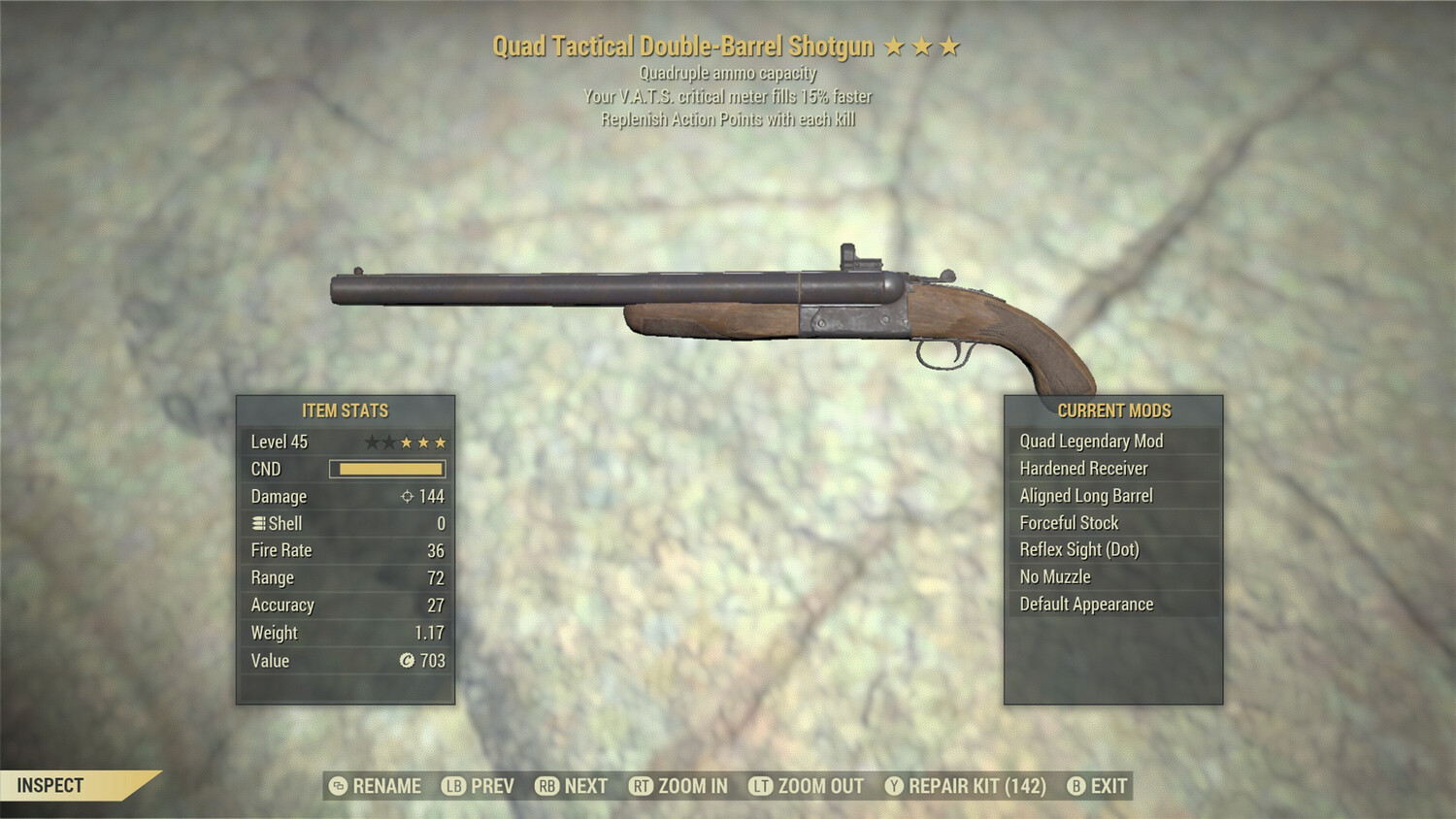Select the Hardened Receiver mod entry
The width and height of the screenshot is (1456, 819).
[1083, 468]
